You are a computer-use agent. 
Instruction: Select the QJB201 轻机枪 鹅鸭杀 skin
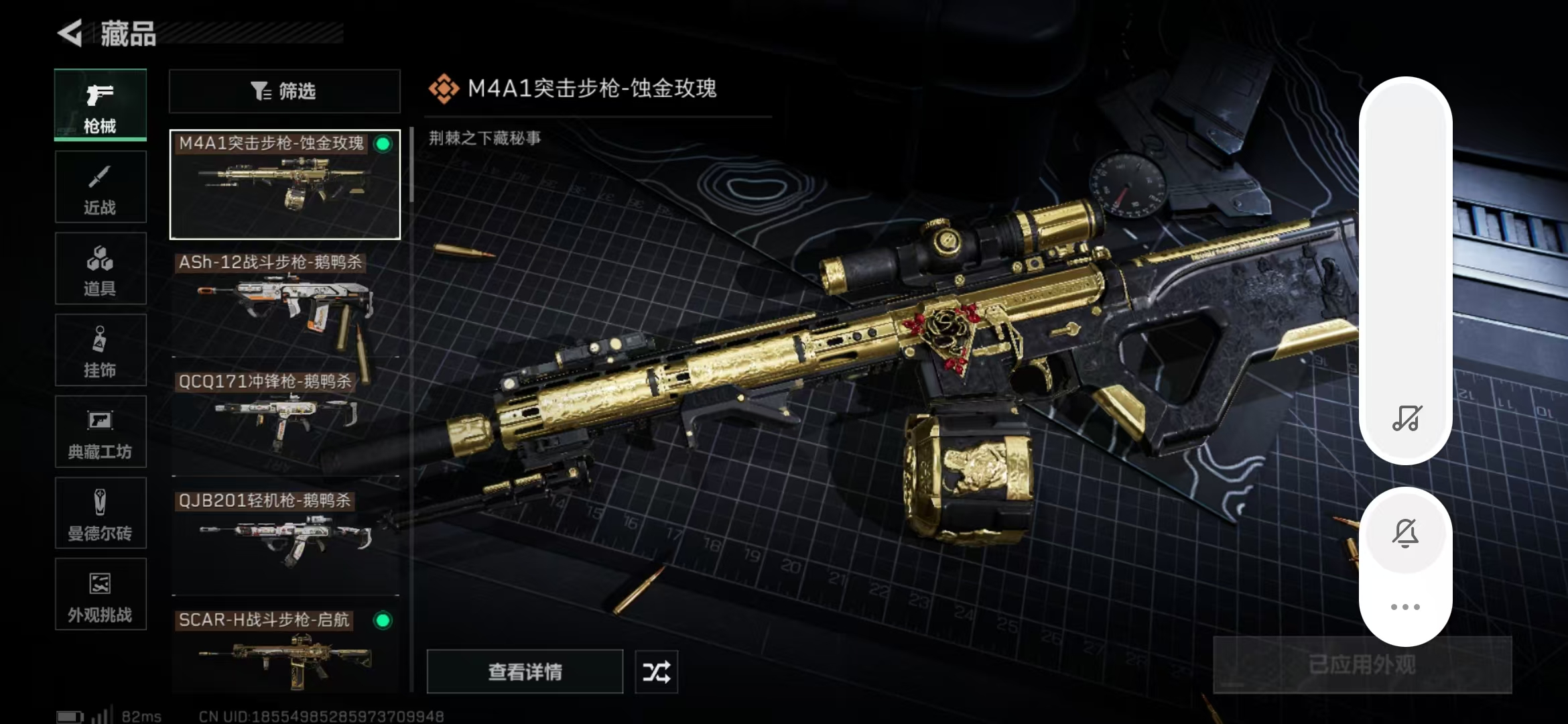click(285, 542)
